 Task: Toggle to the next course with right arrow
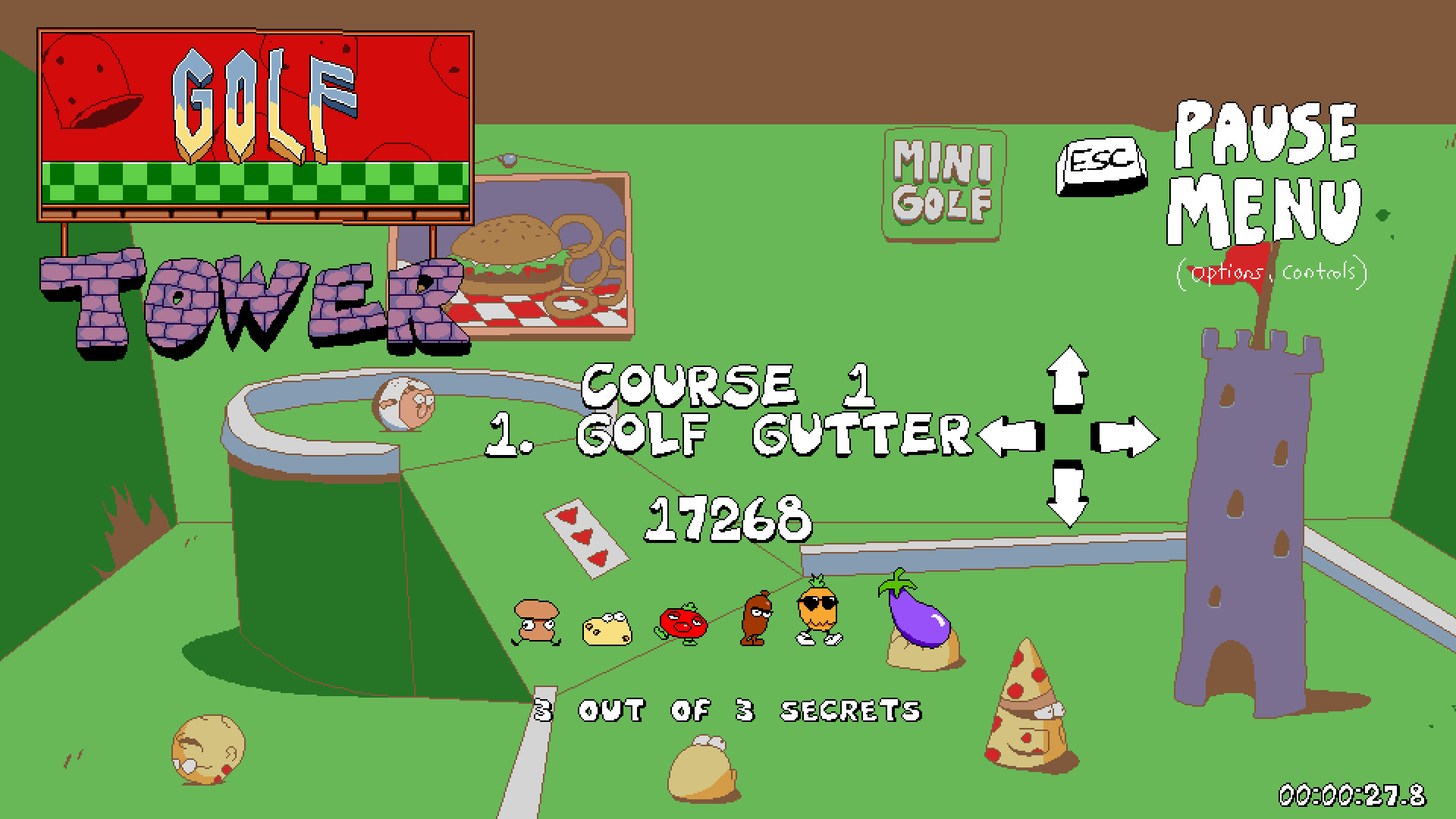[1125, 436]
